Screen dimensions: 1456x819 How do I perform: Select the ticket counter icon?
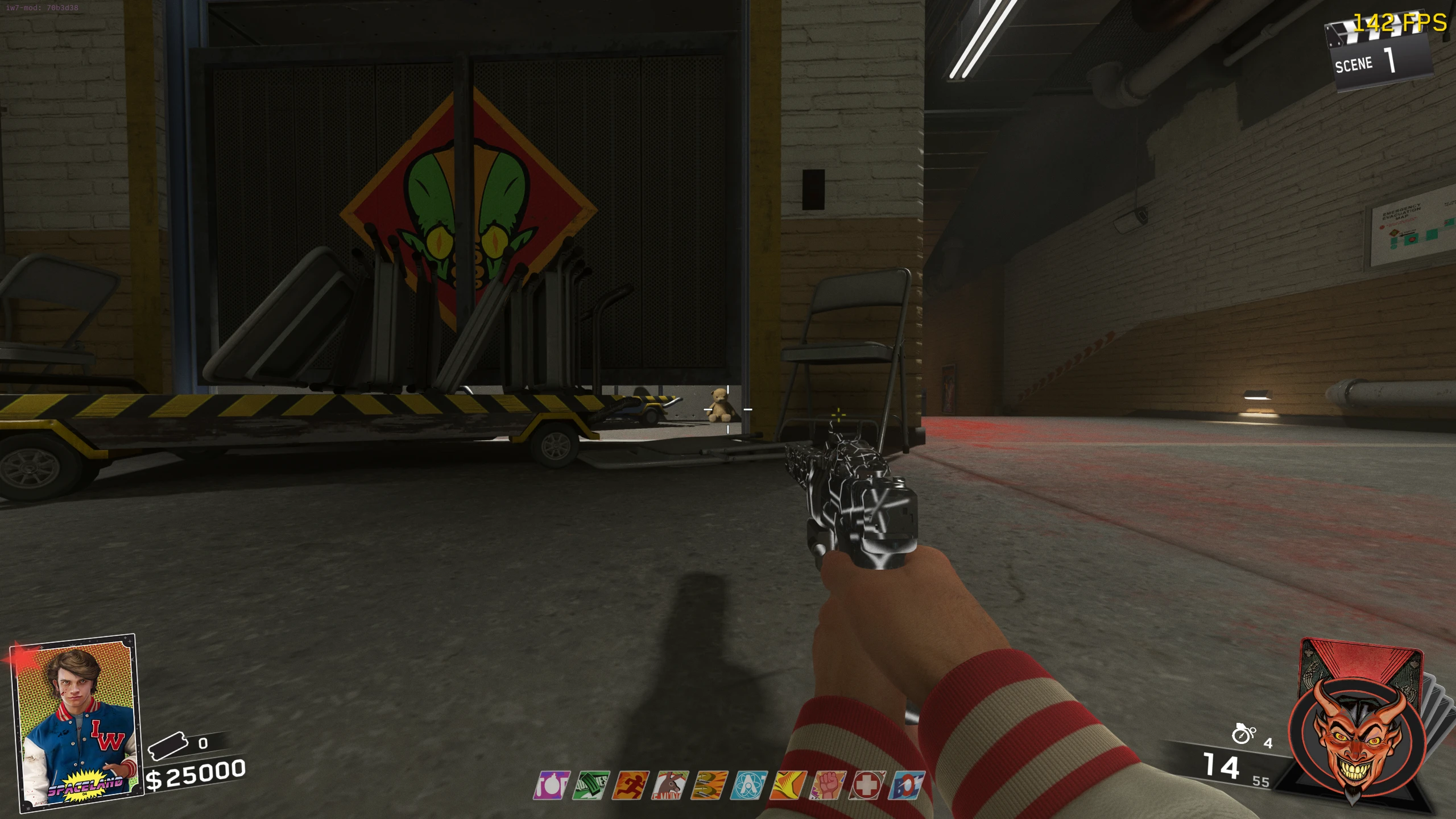click(x=167, y=745)
